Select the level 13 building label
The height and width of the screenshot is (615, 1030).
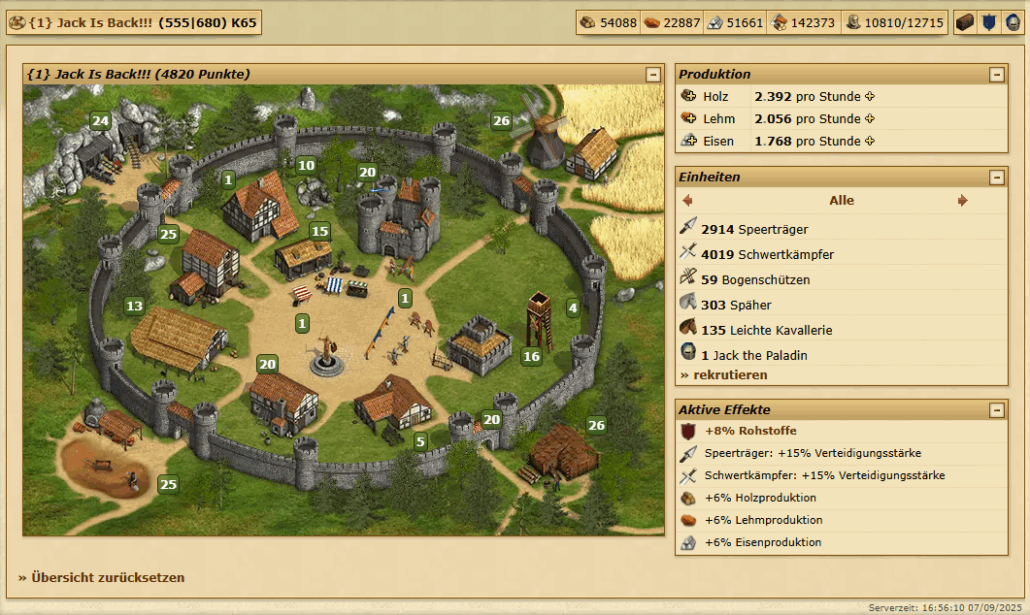134,306
